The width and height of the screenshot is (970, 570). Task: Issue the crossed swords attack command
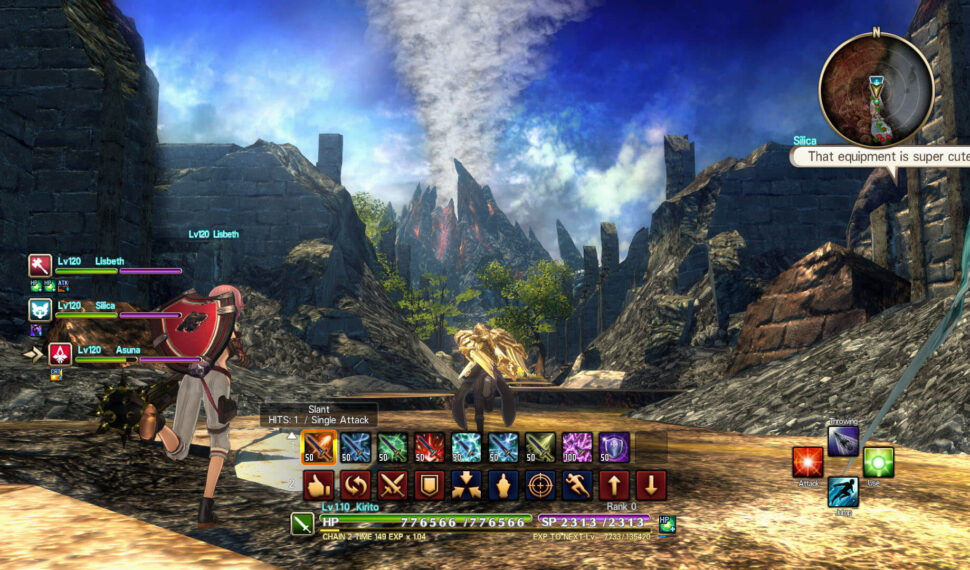(392, 485)
